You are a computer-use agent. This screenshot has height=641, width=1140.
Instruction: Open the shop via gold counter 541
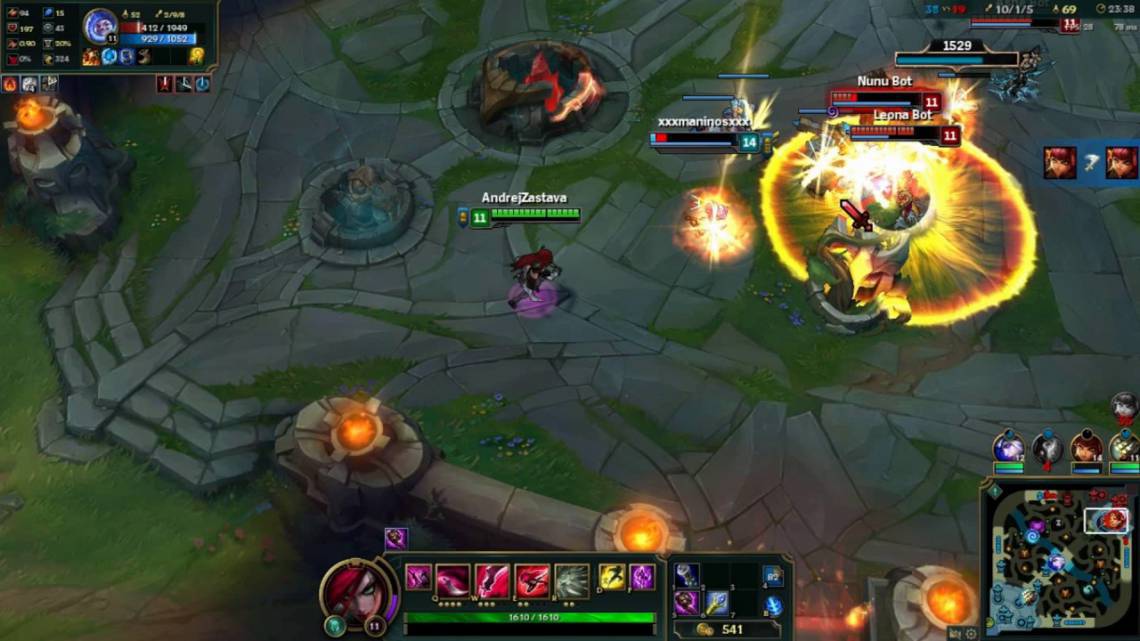722,629
